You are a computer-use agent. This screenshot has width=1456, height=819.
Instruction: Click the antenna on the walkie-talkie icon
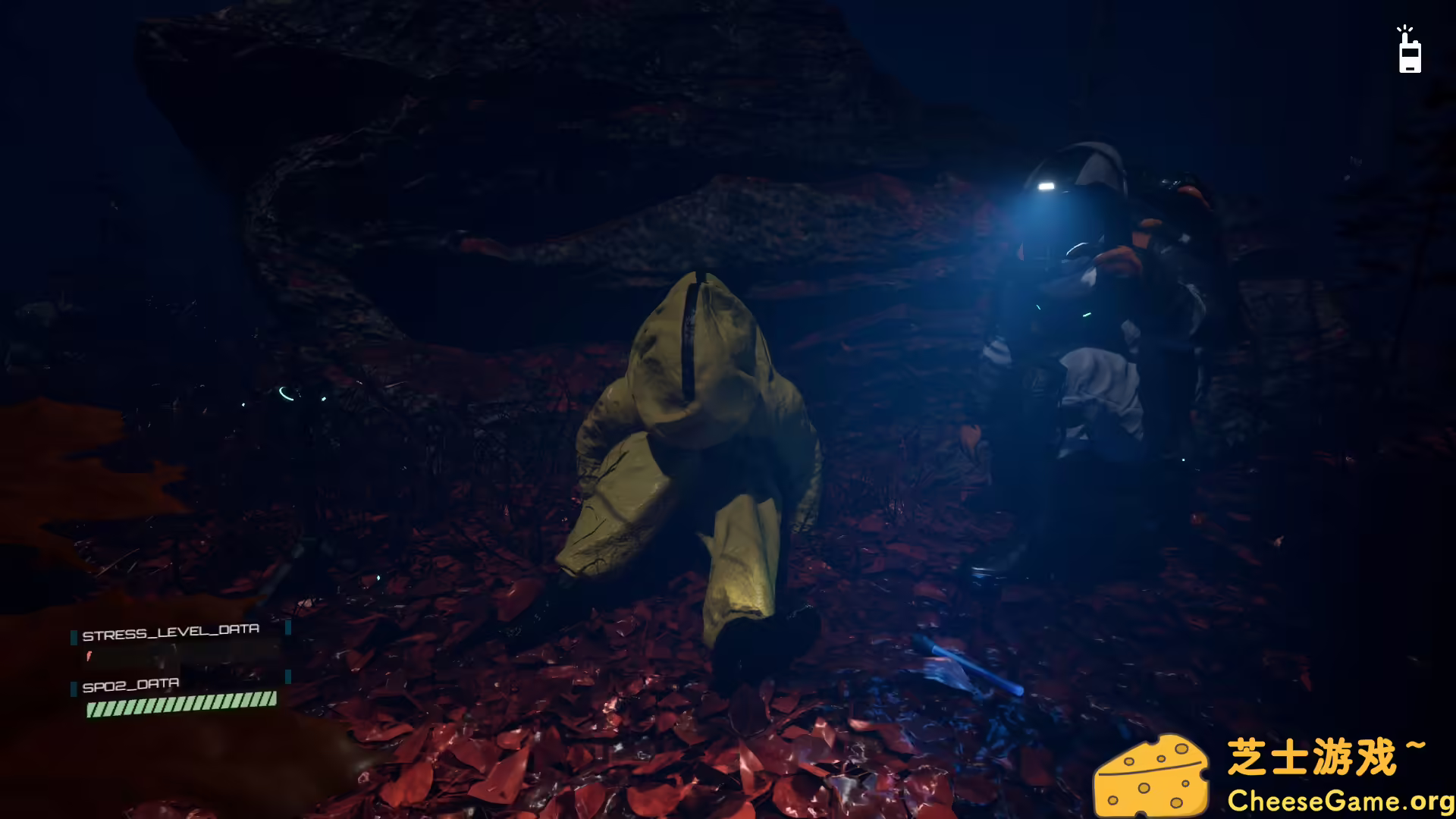1405,36
